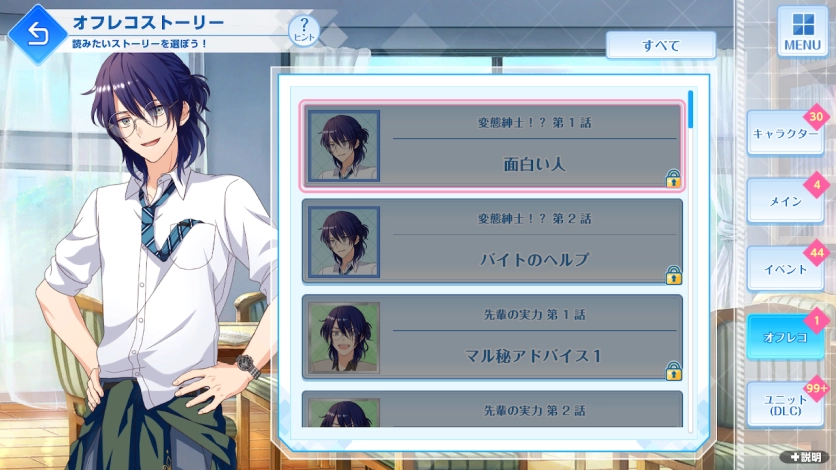Select the オフレコ tab
This screenshot has width=836, height=470.
click(x=784, y=337)
